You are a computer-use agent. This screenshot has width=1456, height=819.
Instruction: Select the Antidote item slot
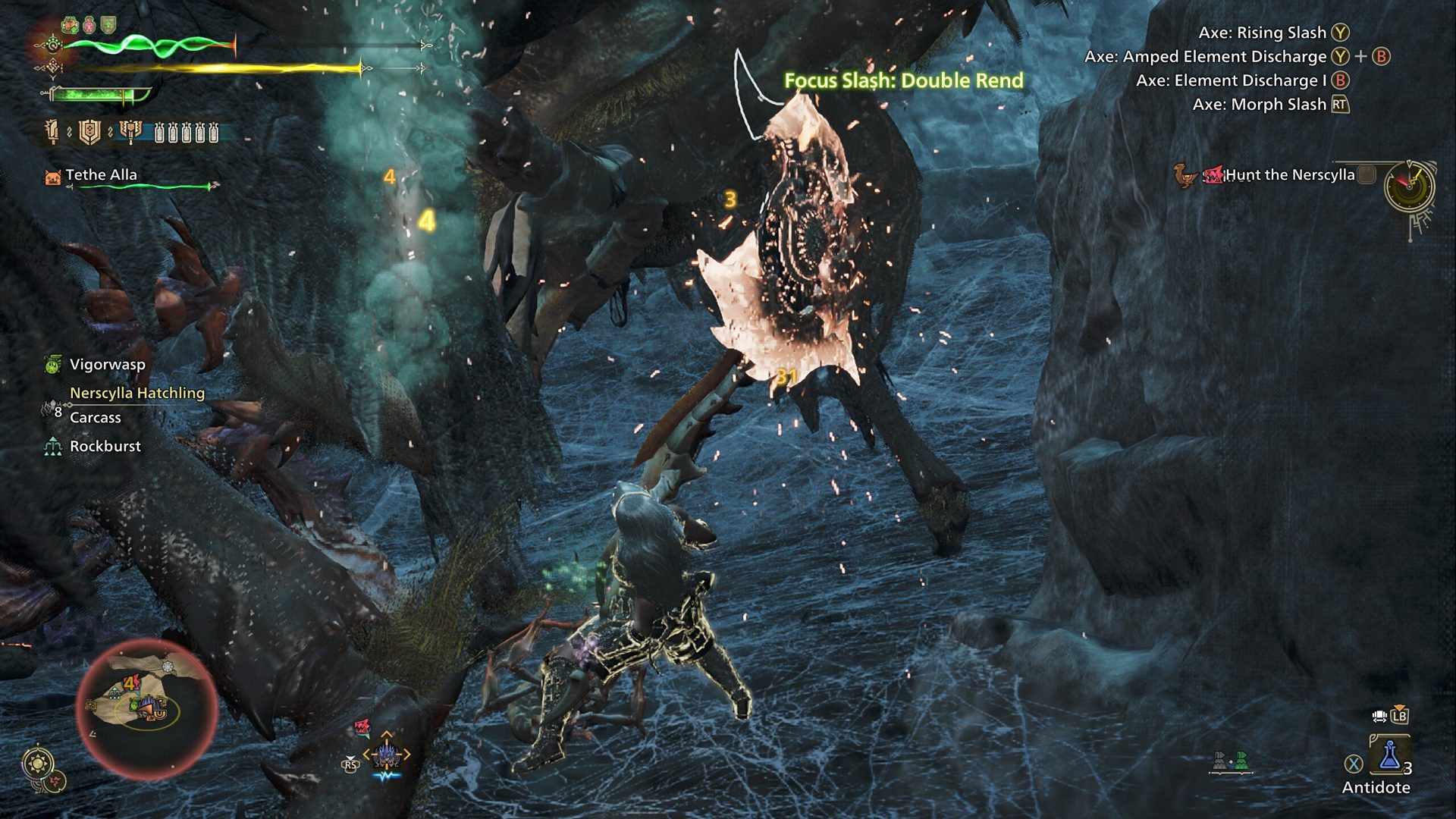coord(1389,755)
